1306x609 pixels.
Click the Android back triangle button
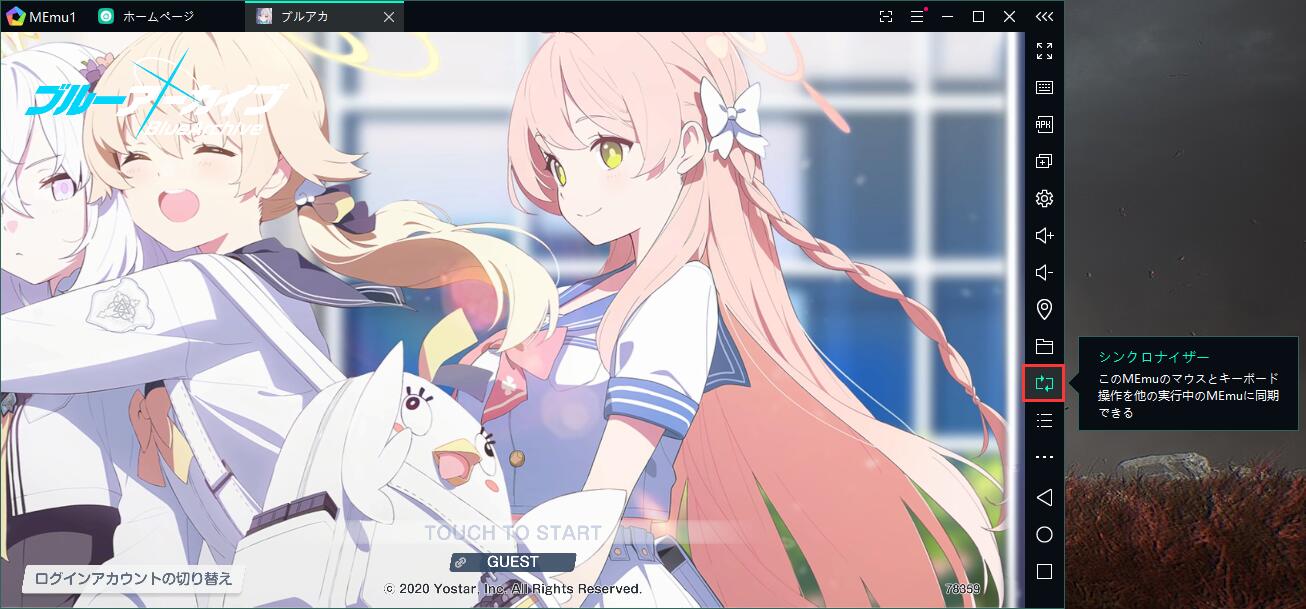point(1044,497)
